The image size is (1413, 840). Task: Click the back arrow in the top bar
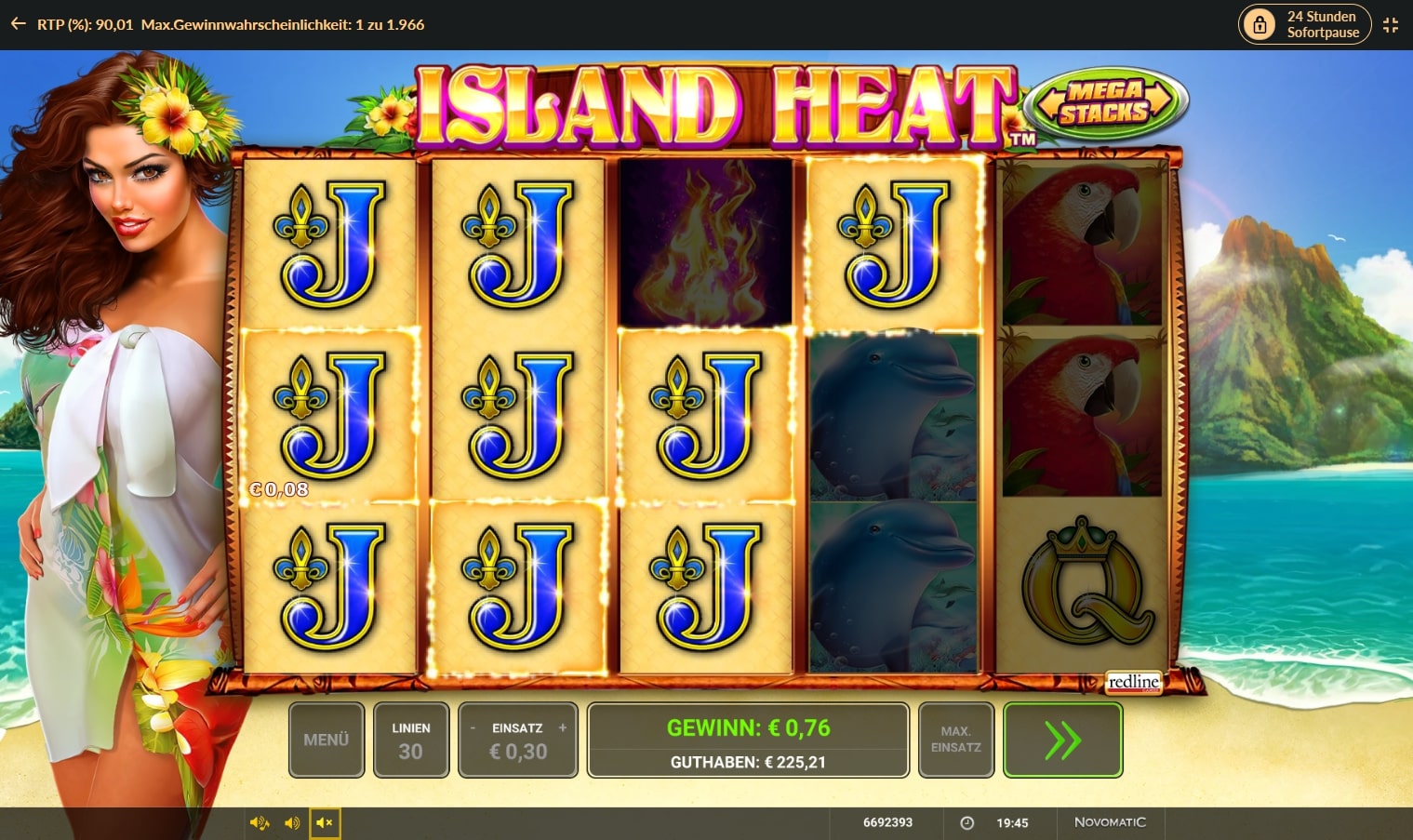tap(17, 23)
